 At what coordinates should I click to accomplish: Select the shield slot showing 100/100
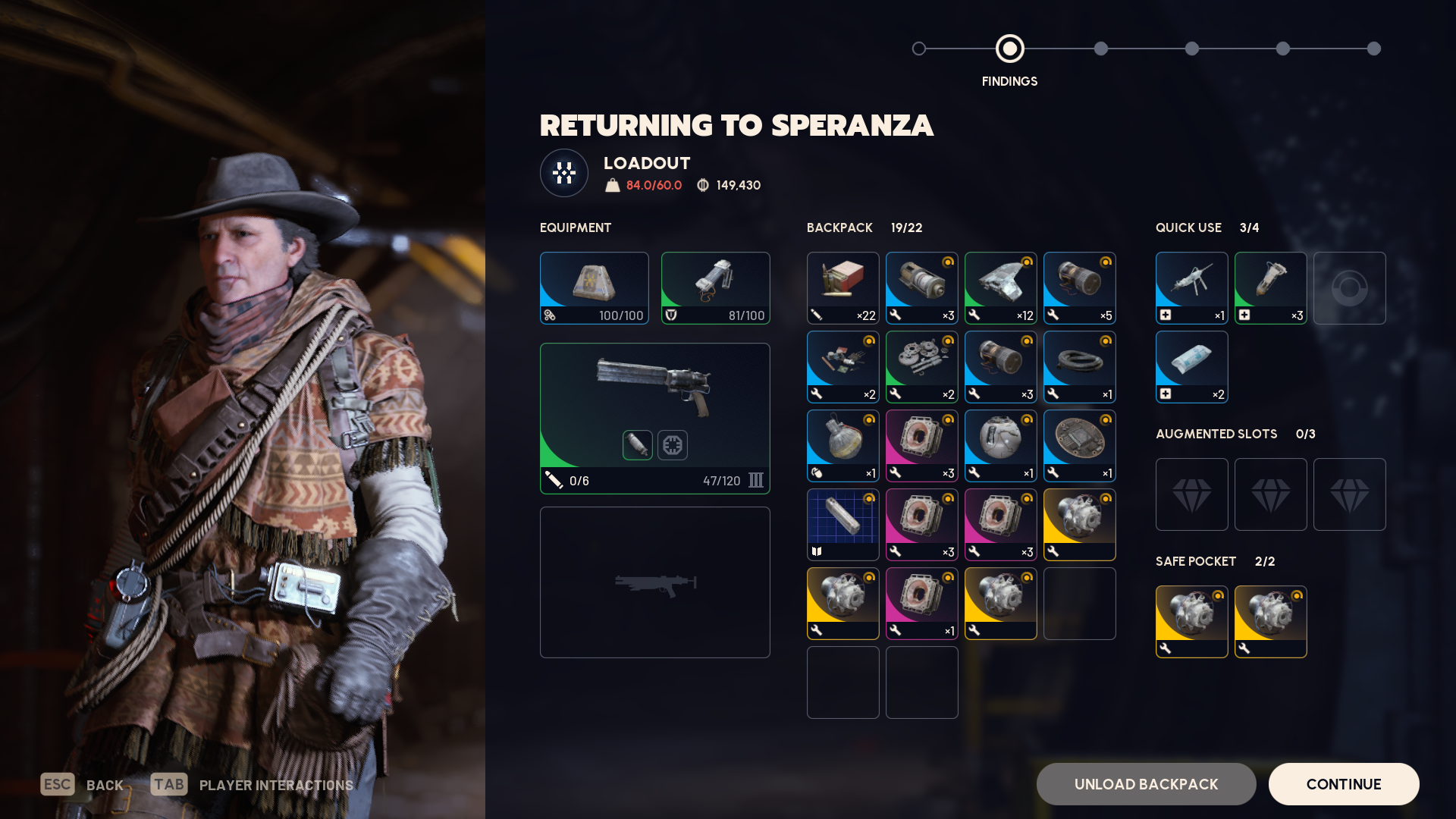[594, 288]
